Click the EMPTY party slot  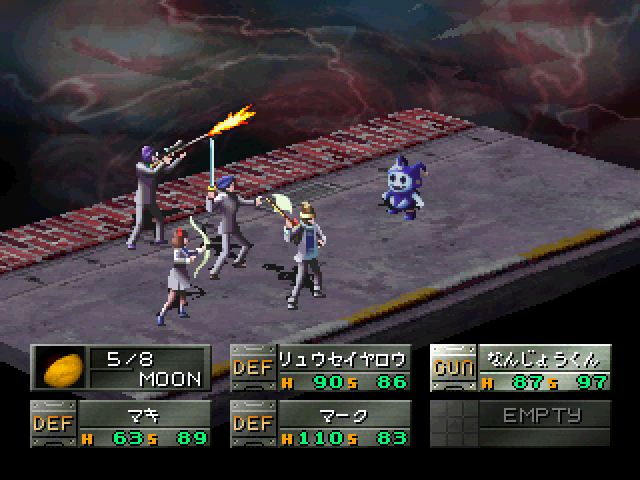[520, 424]
